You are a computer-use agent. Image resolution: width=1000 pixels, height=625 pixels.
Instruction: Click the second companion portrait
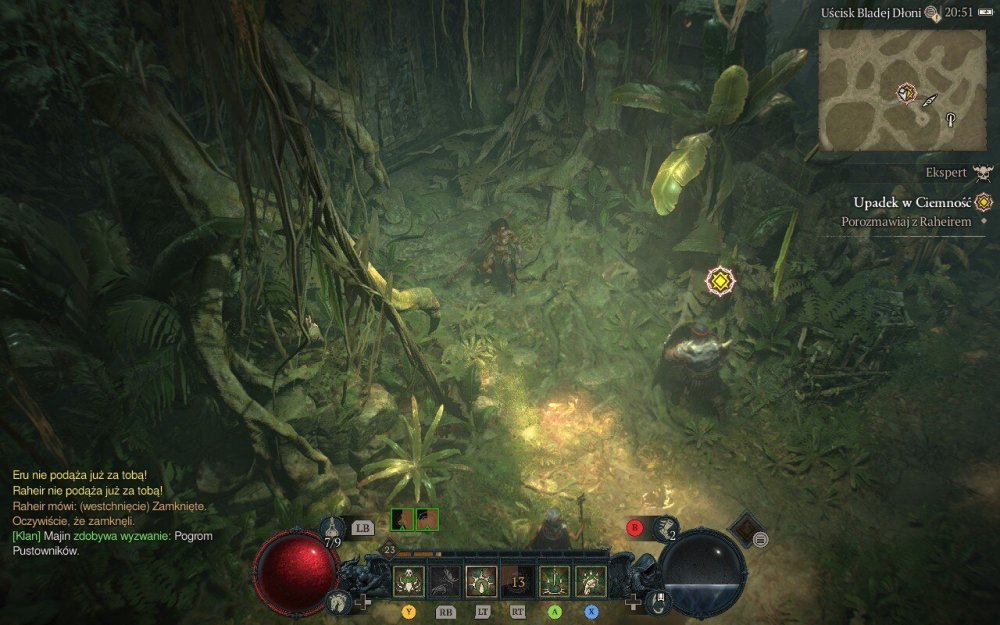click(427, 519)
